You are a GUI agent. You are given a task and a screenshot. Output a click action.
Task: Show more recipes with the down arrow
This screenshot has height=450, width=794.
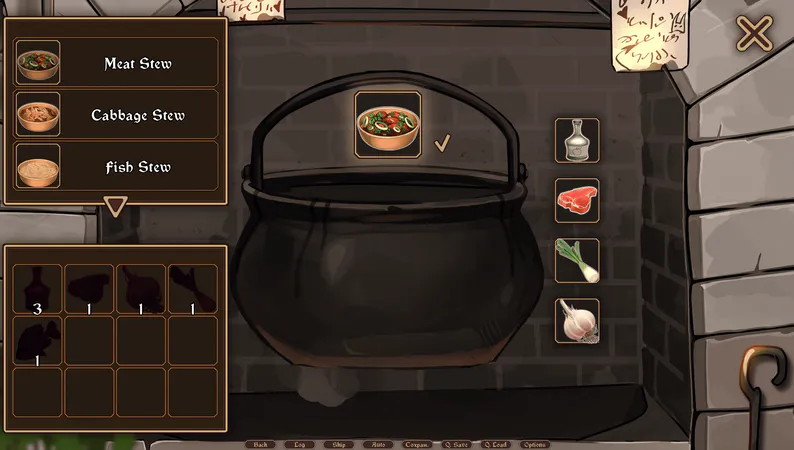tap(116, 207)
